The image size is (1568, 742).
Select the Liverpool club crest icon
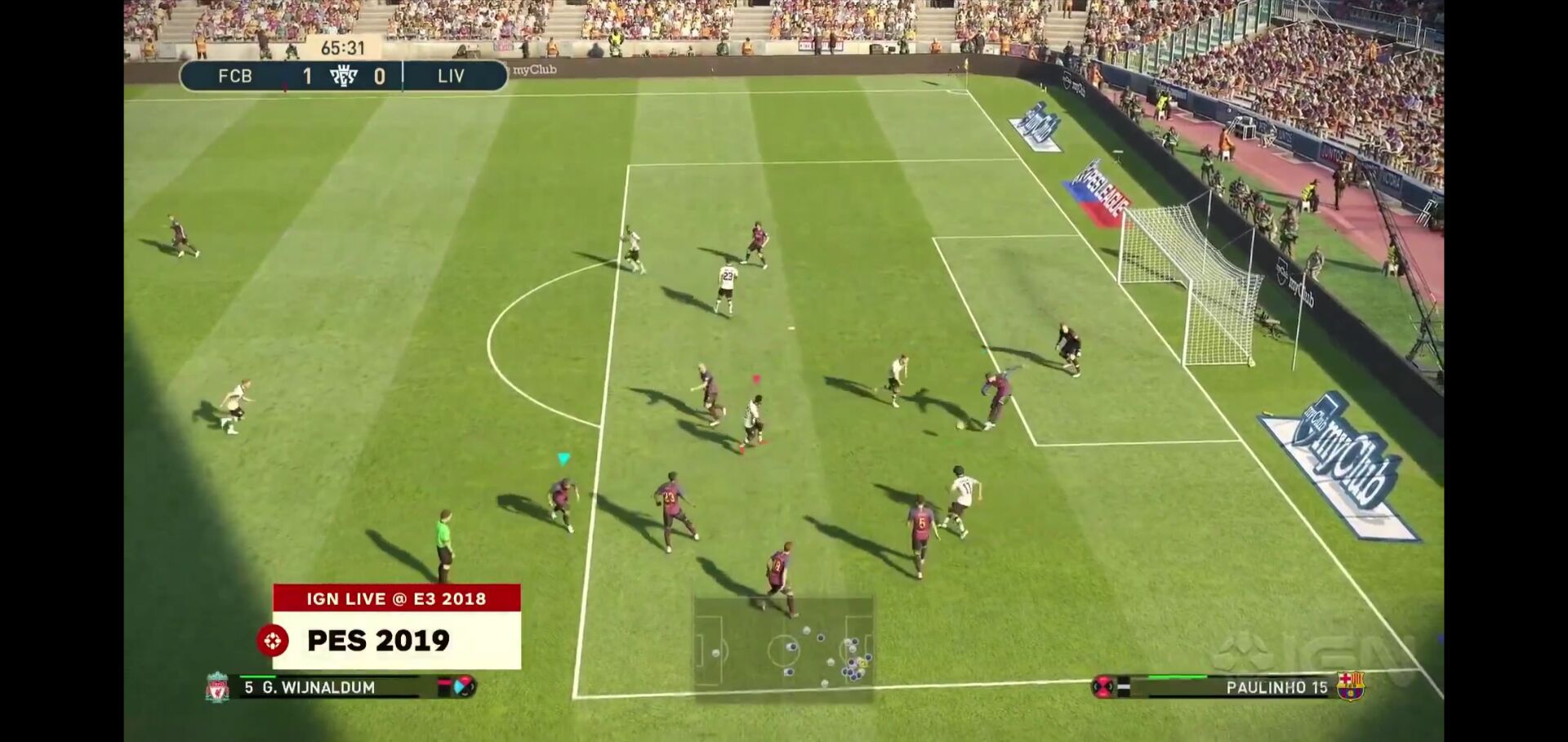point(217,687)
